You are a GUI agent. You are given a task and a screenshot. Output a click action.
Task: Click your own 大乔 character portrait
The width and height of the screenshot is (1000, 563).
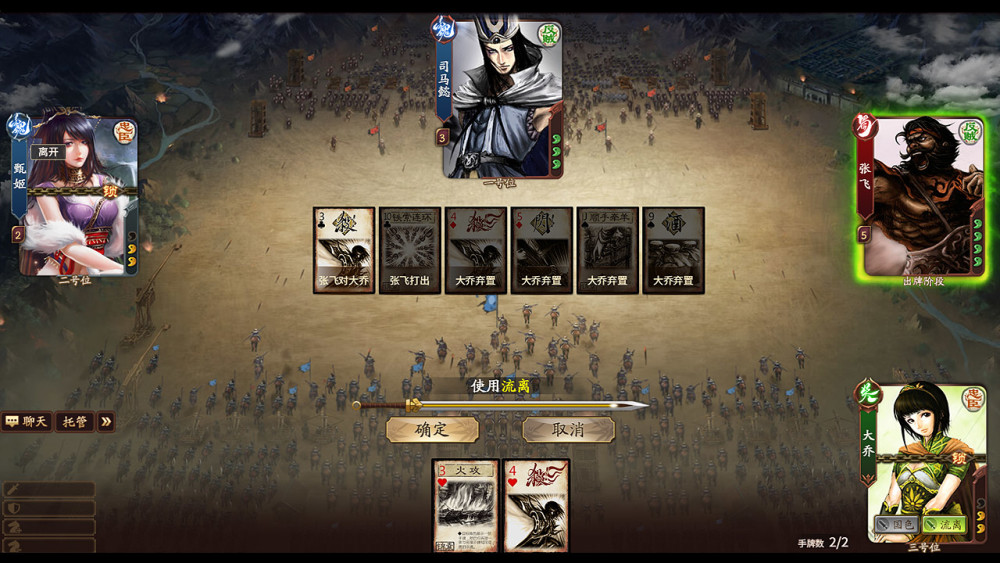pos(918,460)
